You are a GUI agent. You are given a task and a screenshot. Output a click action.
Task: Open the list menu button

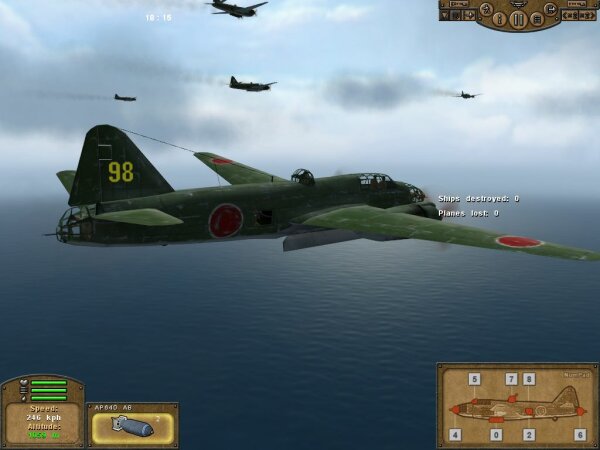[x=537, y=19]
